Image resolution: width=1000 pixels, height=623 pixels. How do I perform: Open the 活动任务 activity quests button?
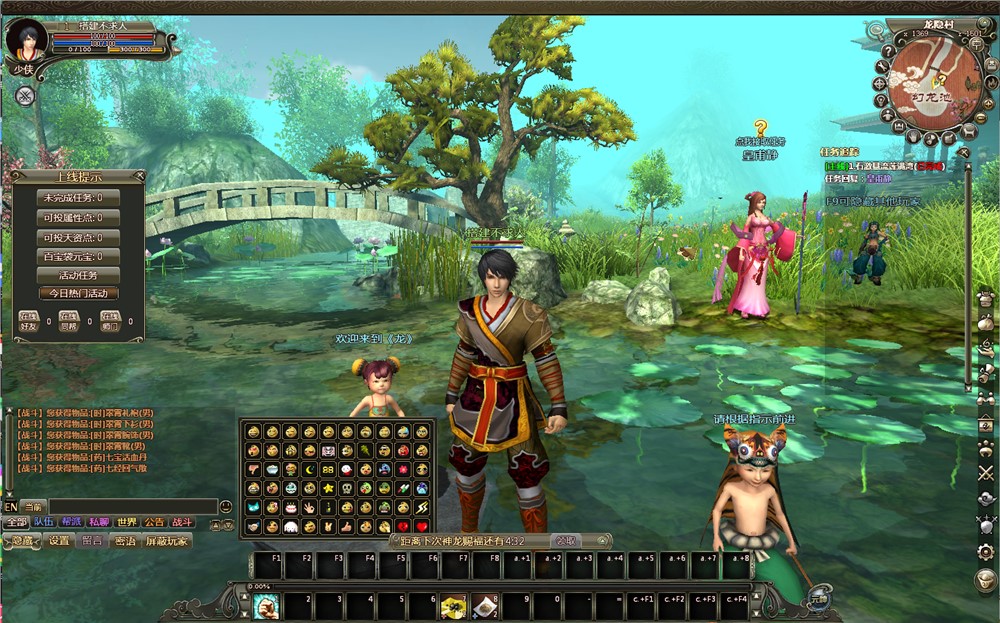click(x=78, y=275)
